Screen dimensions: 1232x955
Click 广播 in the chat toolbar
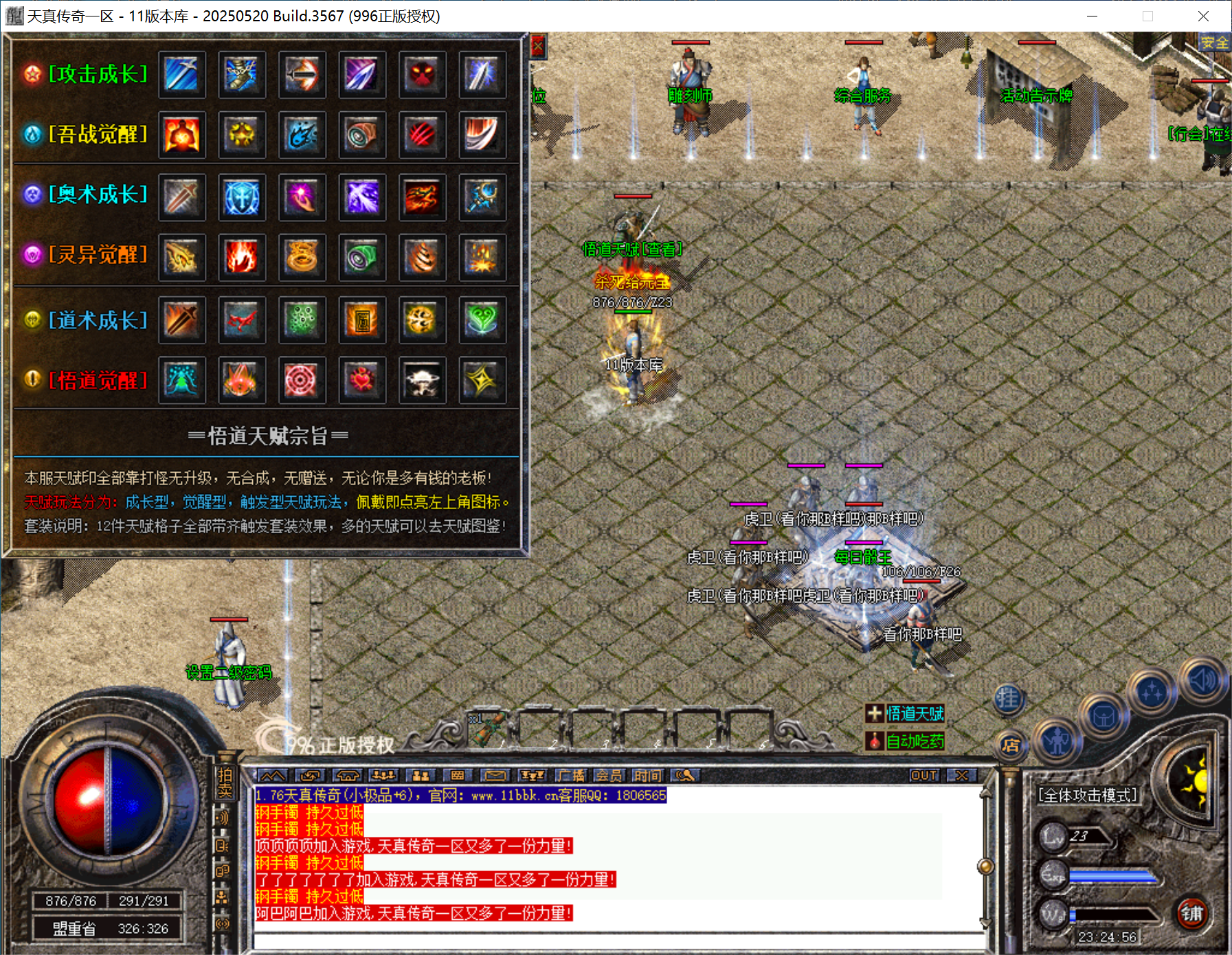[572, 776]
